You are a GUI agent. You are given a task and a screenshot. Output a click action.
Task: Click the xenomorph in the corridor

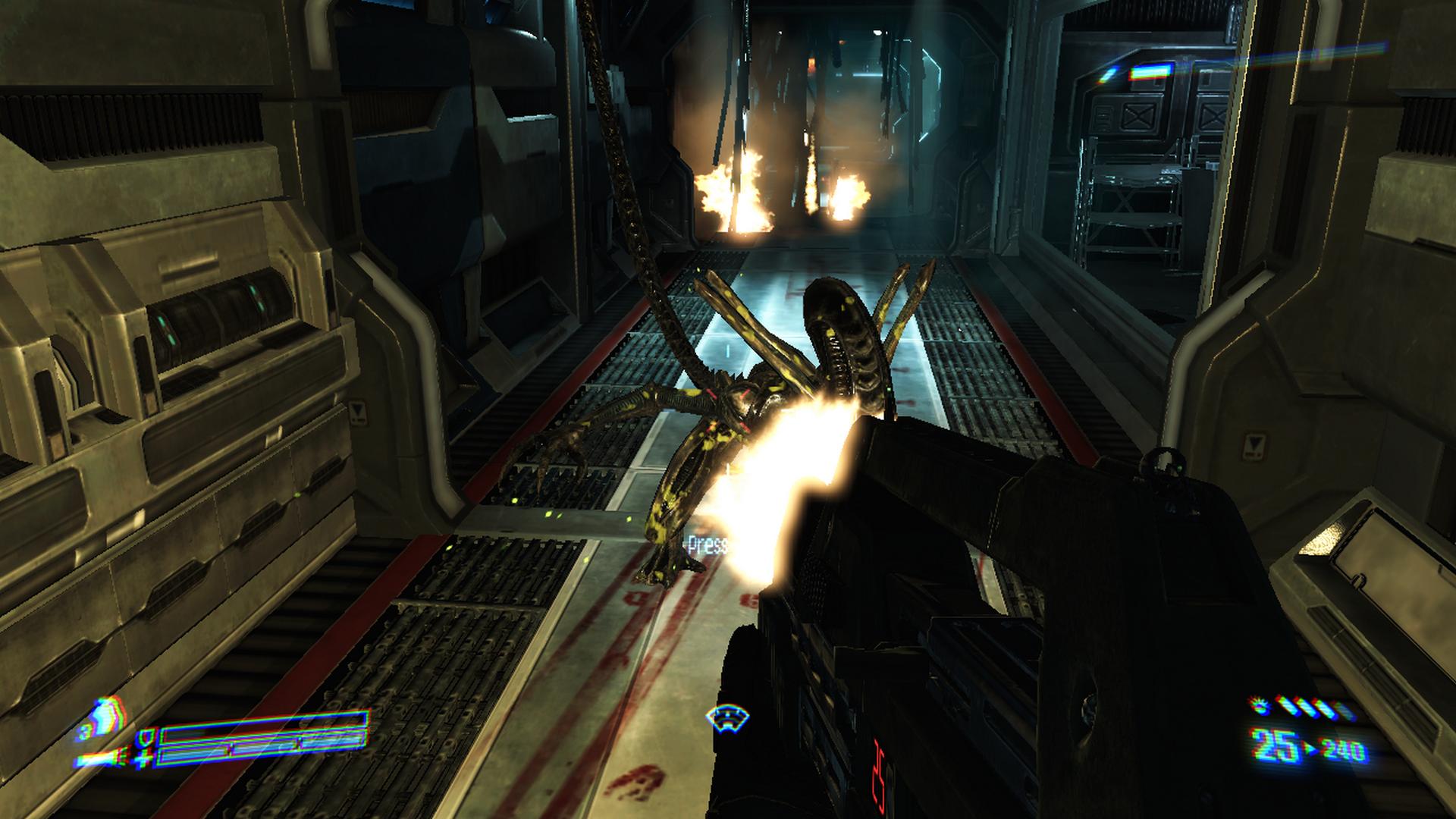click(758, 379)
